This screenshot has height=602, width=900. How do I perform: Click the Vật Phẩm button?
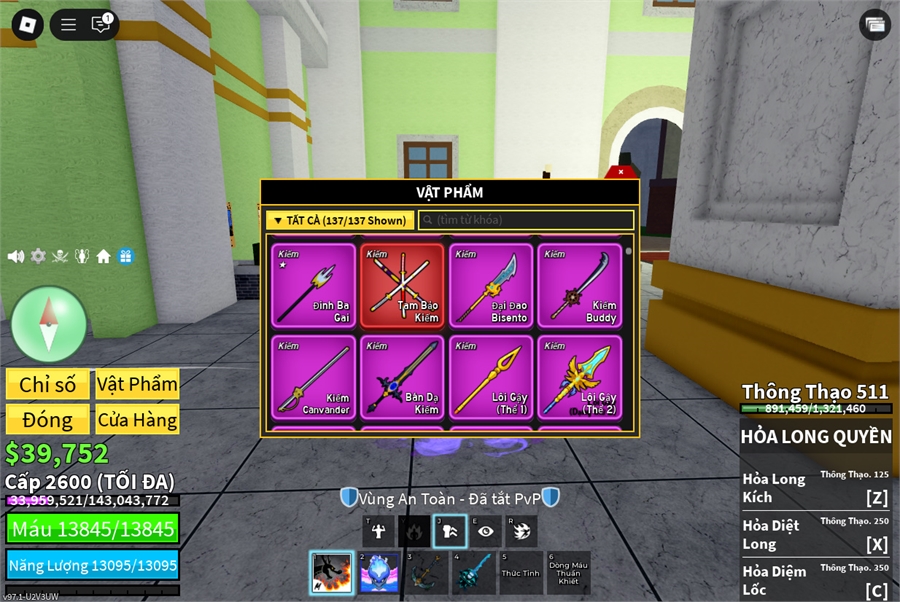(137, 384)
